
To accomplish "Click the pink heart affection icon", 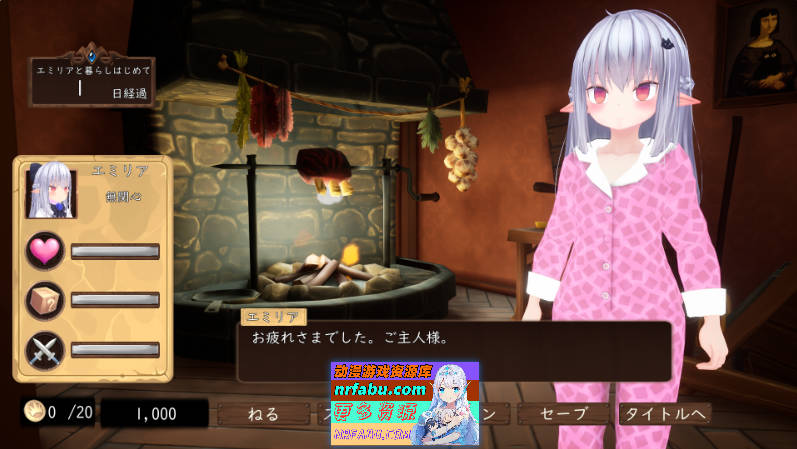I will pos(44,250).
